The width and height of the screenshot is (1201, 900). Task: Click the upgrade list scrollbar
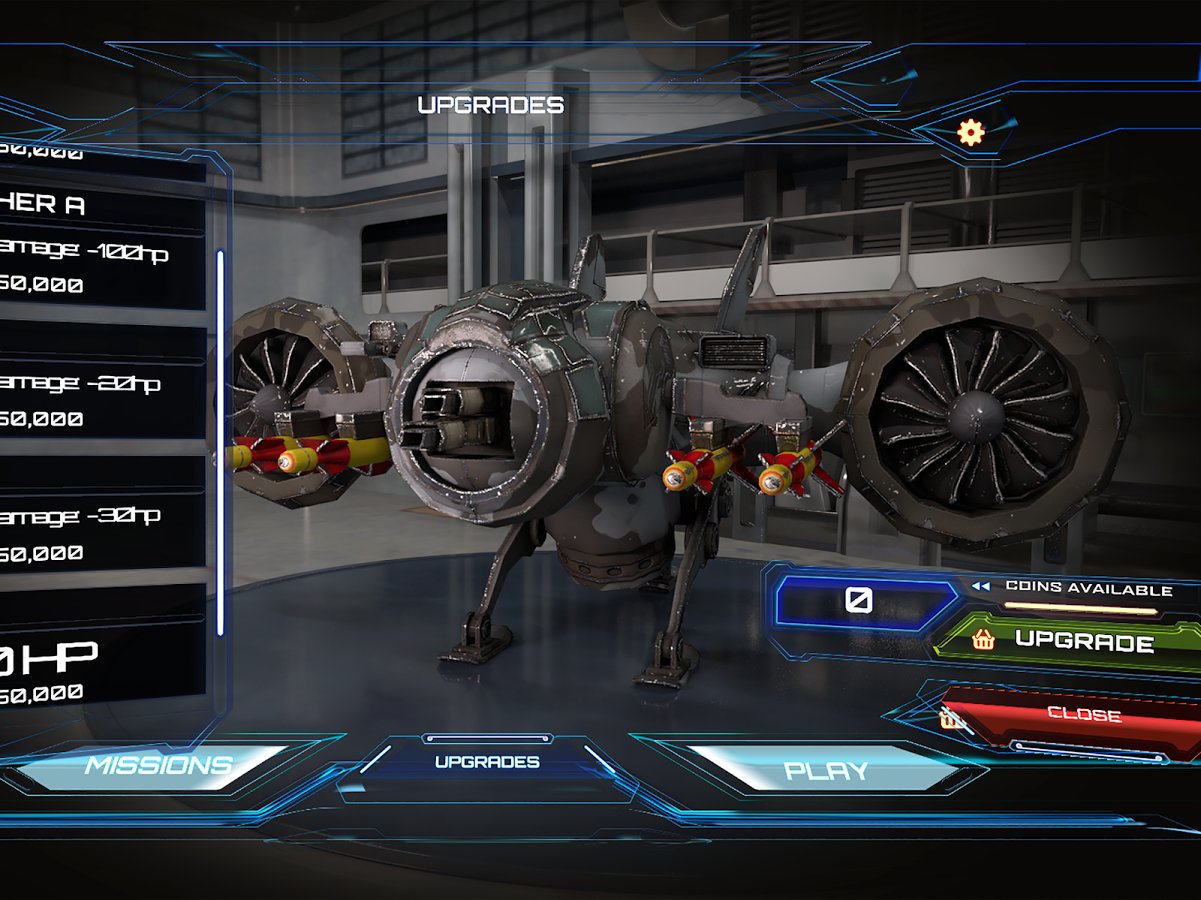click(221, 442)
